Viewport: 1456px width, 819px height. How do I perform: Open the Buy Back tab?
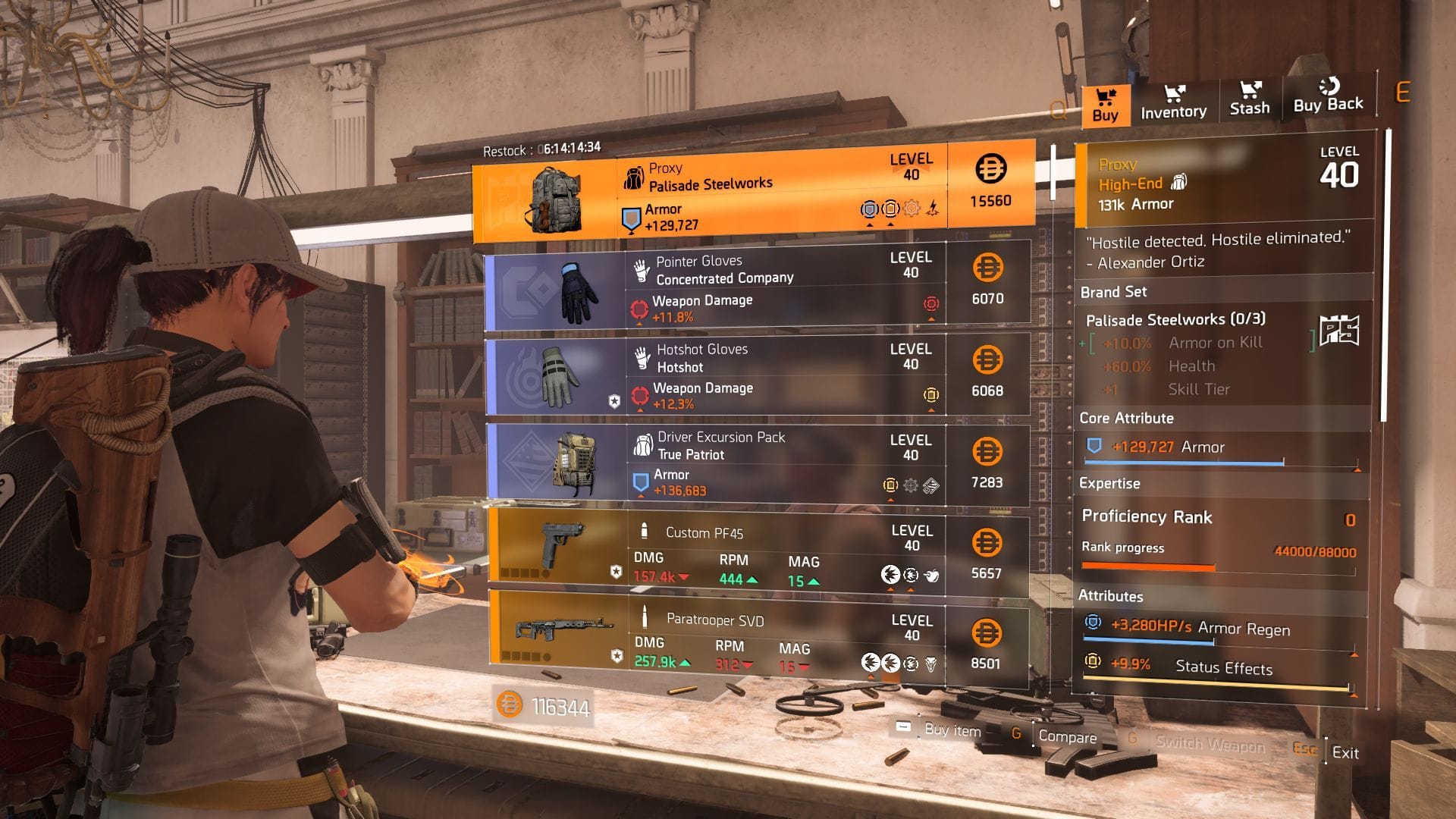[1327, 97]
